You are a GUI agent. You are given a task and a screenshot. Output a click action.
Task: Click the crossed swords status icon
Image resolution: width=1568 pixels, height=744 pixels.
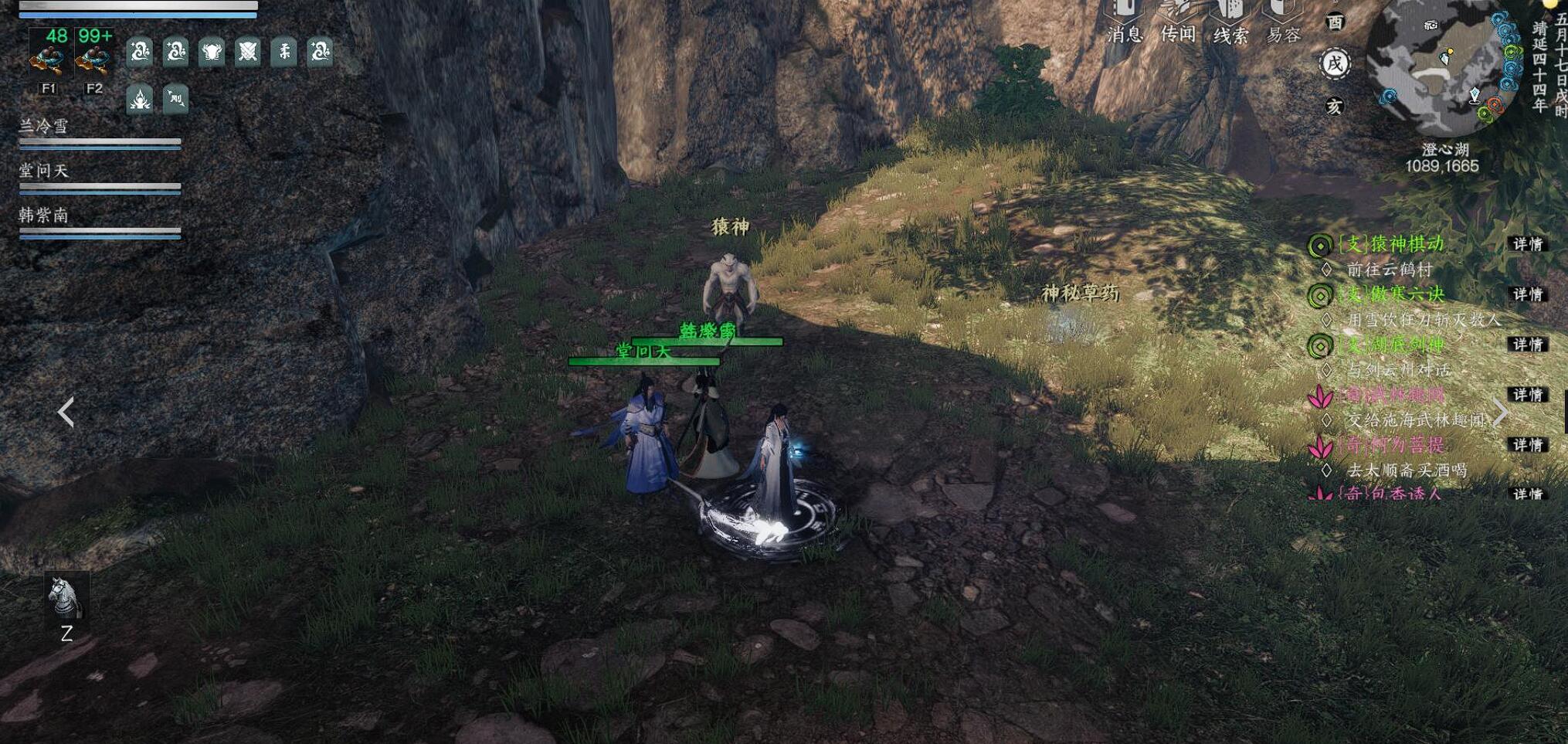coord(248,52)
